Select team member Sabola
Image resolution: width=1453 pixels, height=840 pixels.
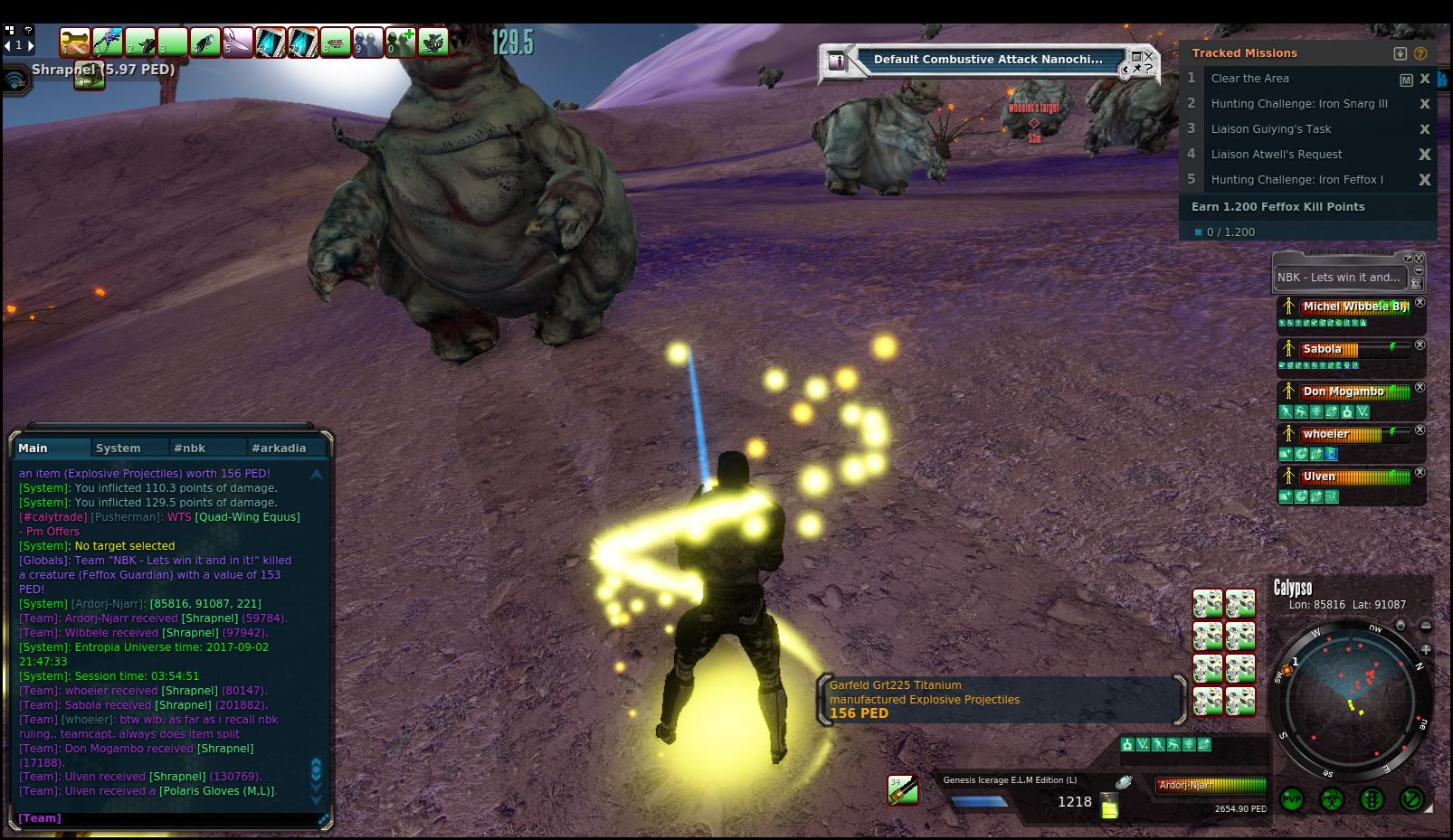(x=1323, y=349)
